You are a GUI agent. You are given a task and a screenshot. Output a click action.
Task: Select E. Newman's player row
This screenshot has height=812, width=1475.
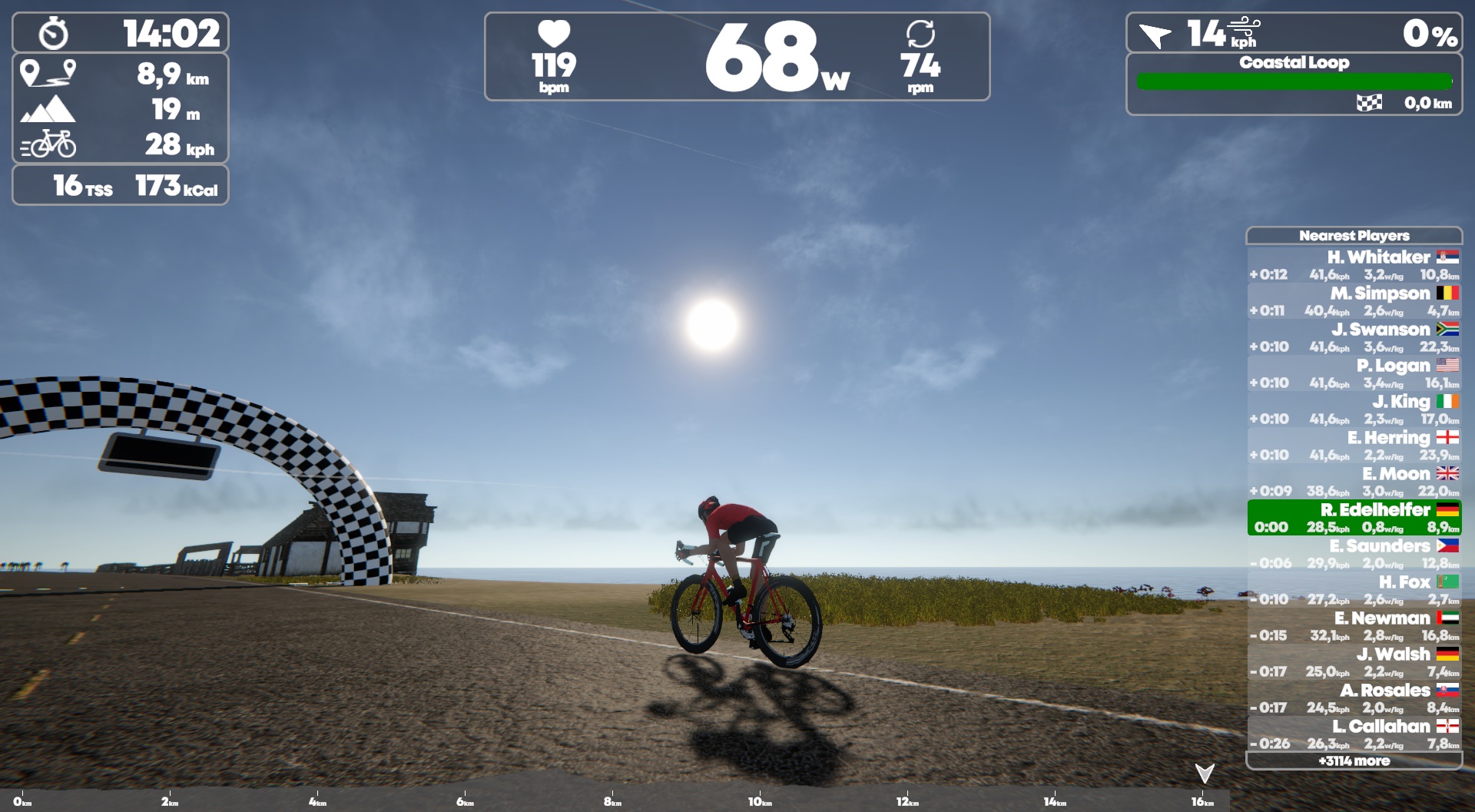click(x=1354, y=626)
